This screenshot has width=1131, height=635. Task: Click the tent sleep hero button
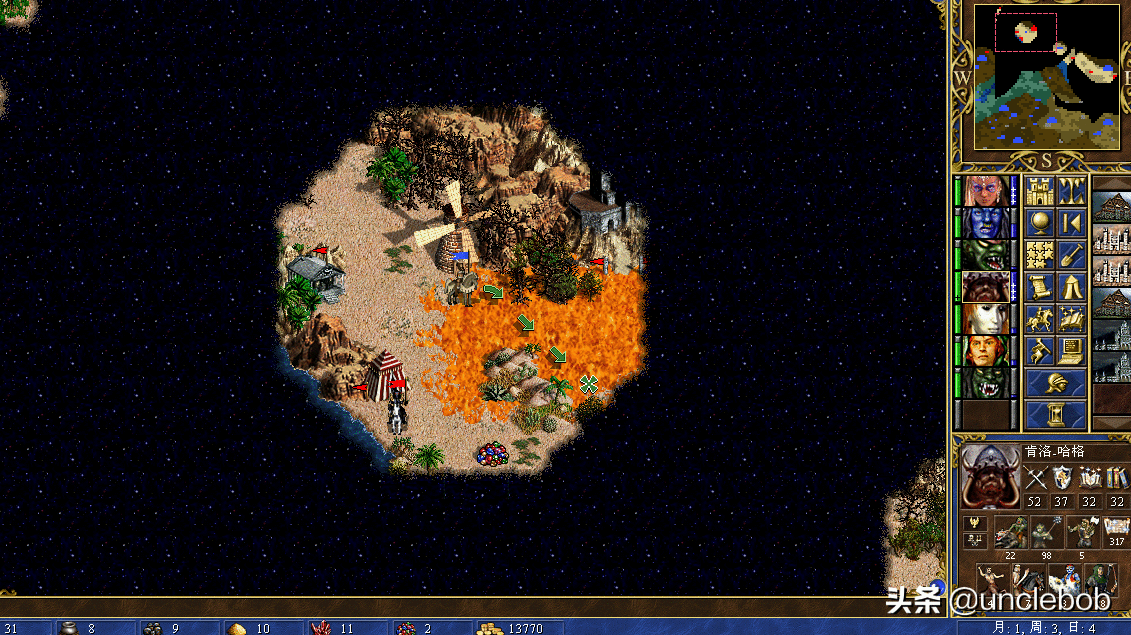pos(1071,287)
